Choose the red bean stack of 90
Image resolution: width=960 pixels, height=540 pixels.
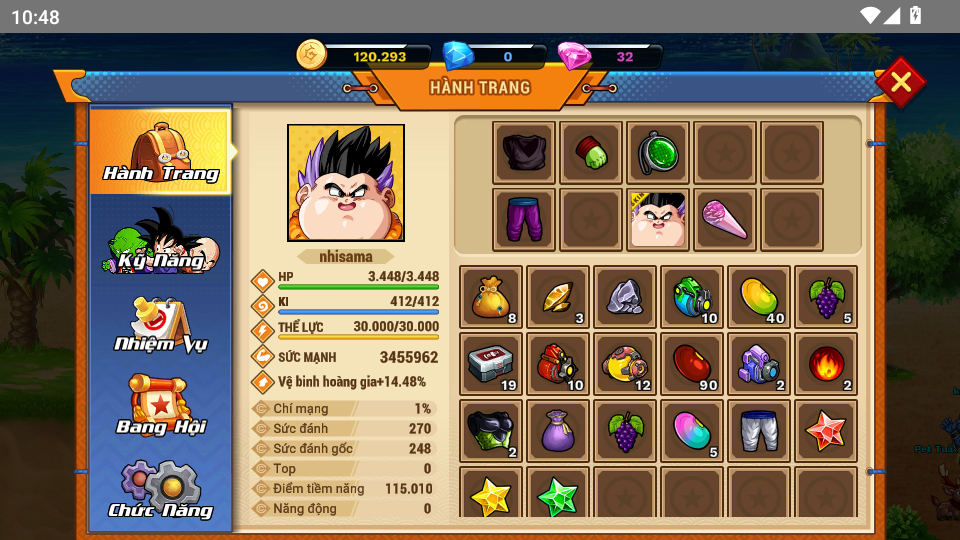click(692, 364)
